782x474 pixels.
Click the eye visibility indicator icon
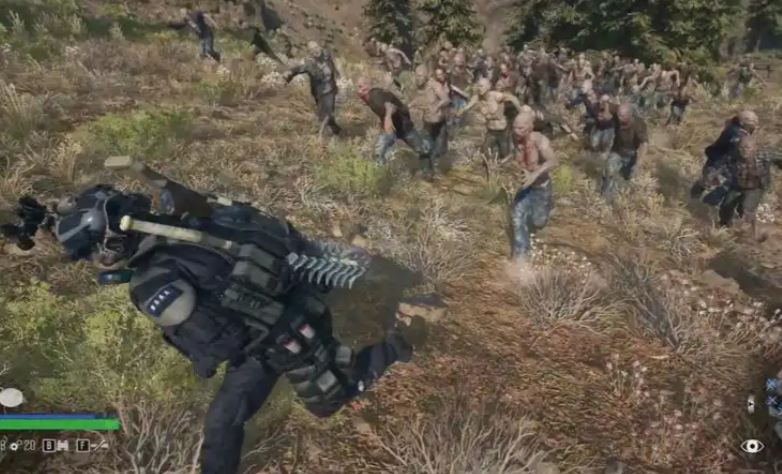751,446
